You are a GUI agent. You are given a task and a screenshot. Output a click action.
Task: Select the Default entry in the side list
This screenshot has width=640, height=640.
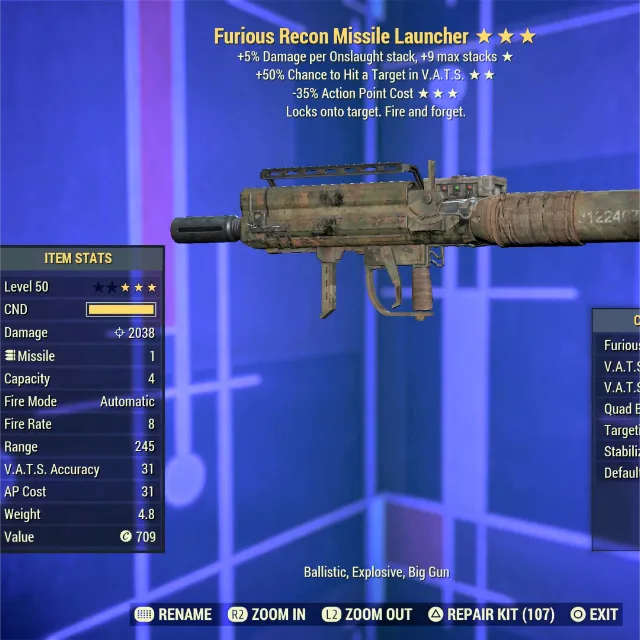620,473
